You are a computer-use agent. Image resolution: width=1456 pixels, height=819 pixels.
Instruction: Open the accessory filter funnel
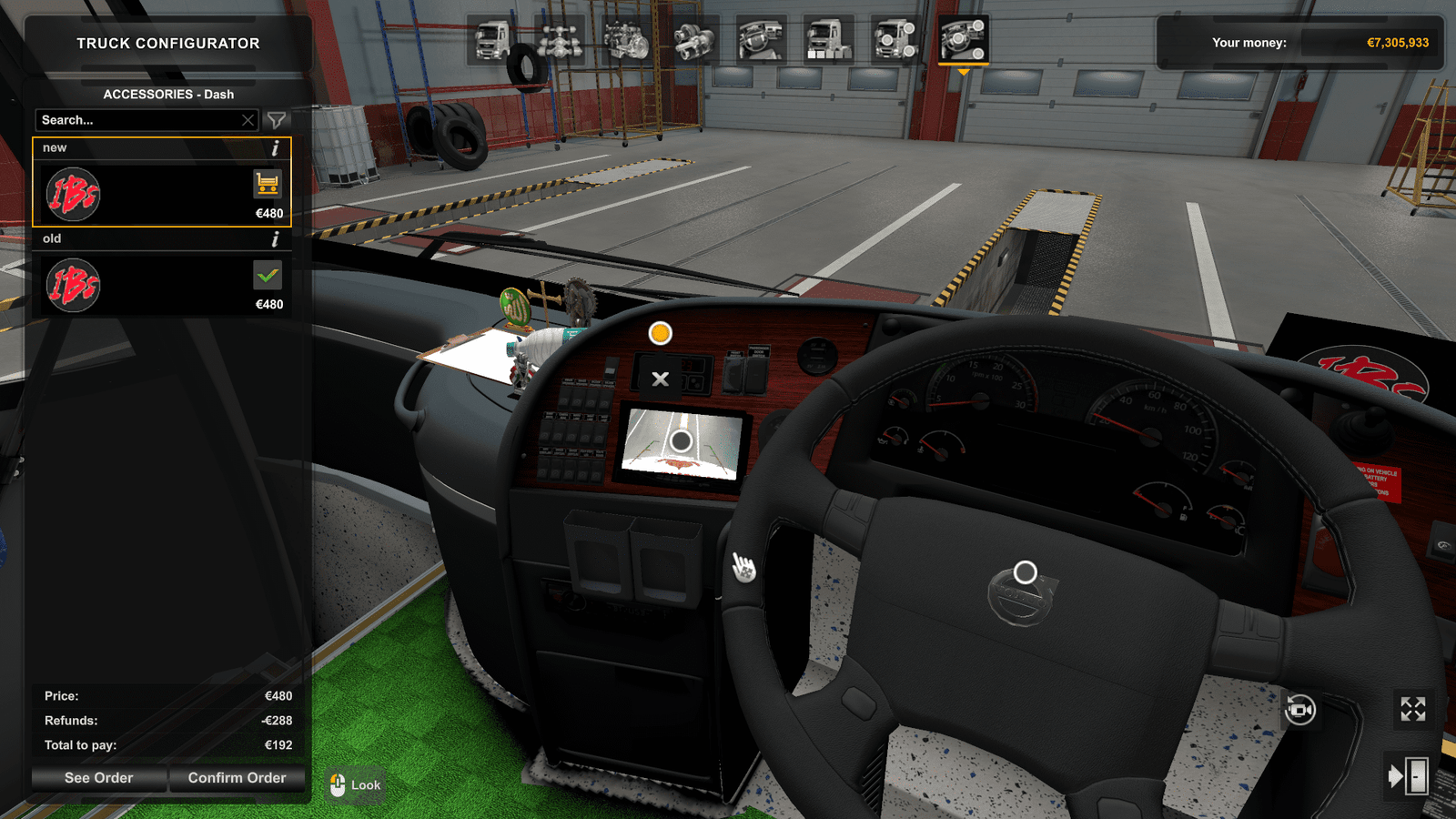click(x=276, y=120)
